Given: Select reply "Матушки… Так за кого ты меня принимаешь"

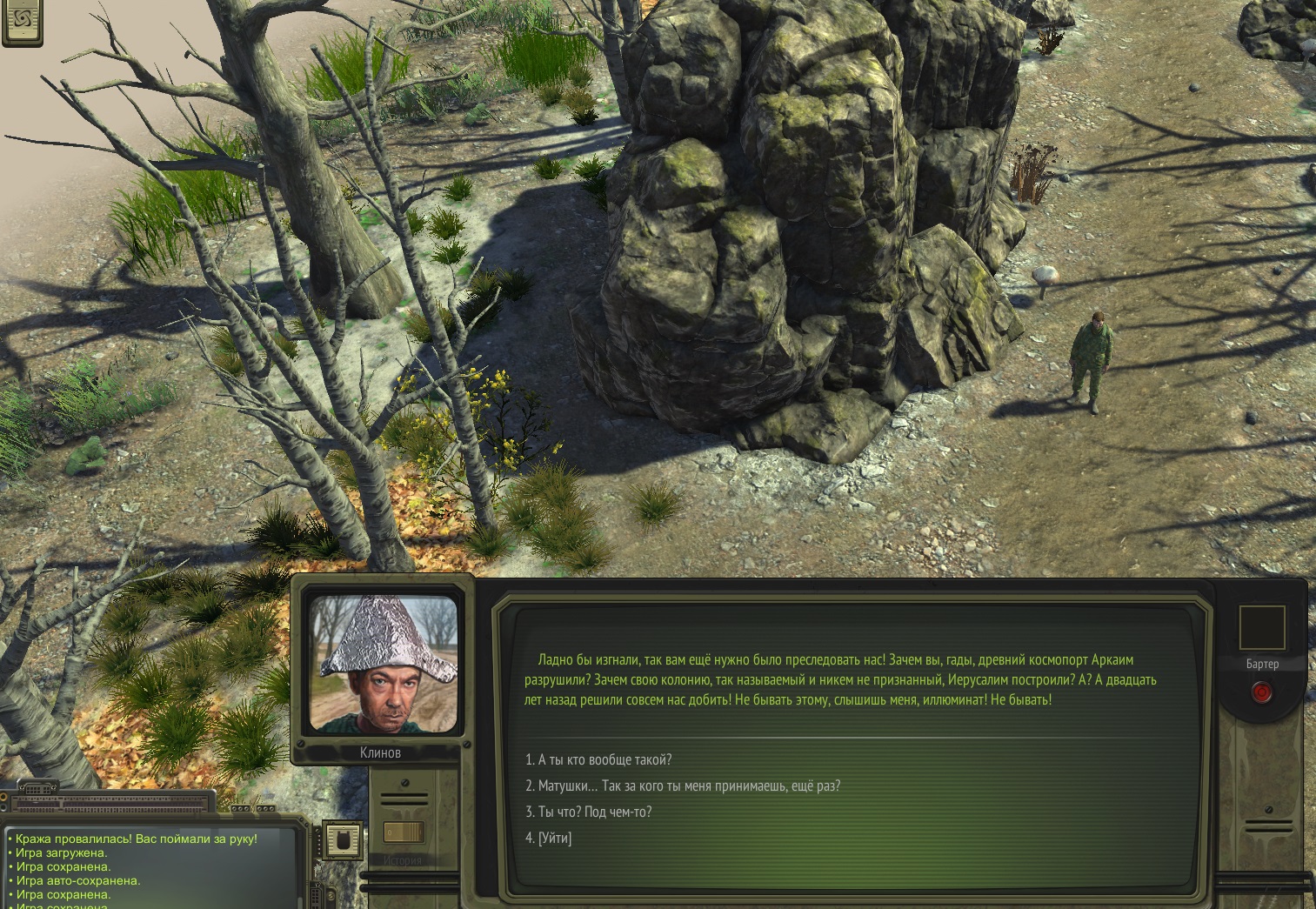Looking at the screenshot, I should click(x=683, y=785).
